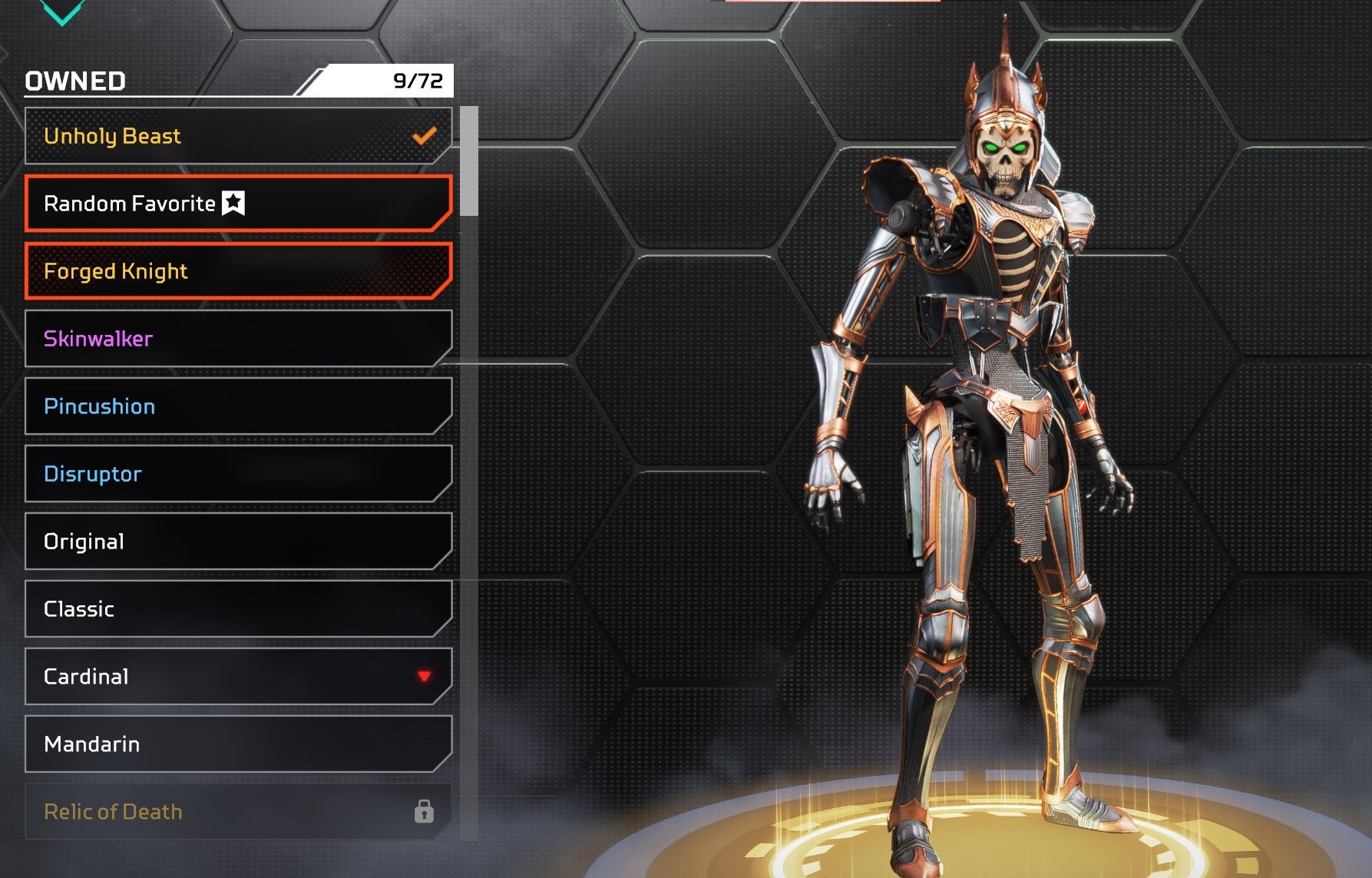Select the Pincushion skin entry
1372x878 pixels.
pos(238,406)
